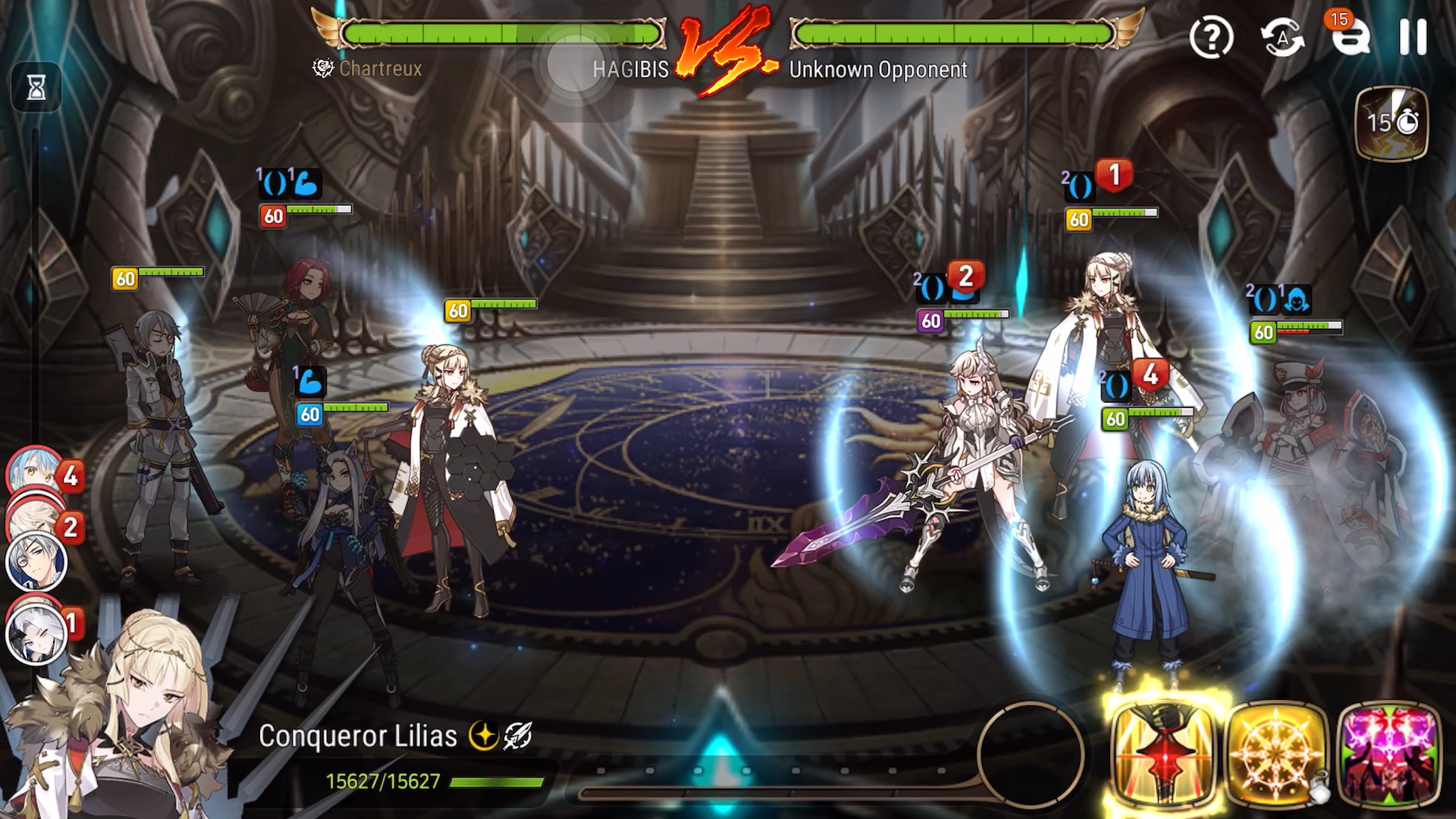Cast the pink crowd ultimate skill

[1389, 753]
